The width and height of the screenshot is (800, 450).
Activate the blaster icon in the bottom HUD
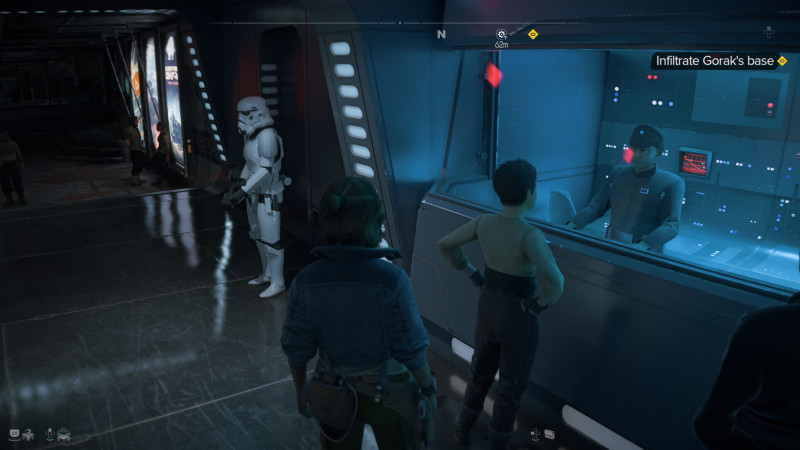click(550, 433)
